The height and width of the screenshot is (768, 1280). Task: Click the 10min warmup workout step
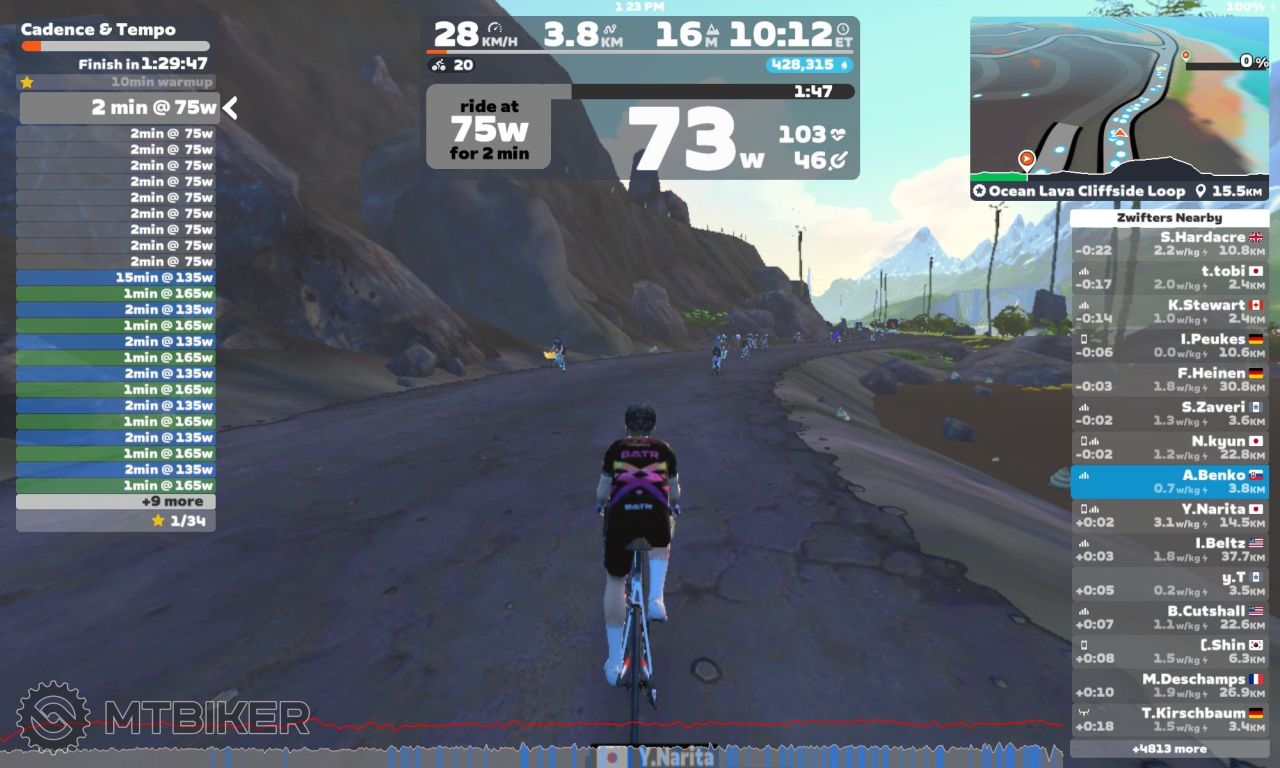tap(116, 82)
